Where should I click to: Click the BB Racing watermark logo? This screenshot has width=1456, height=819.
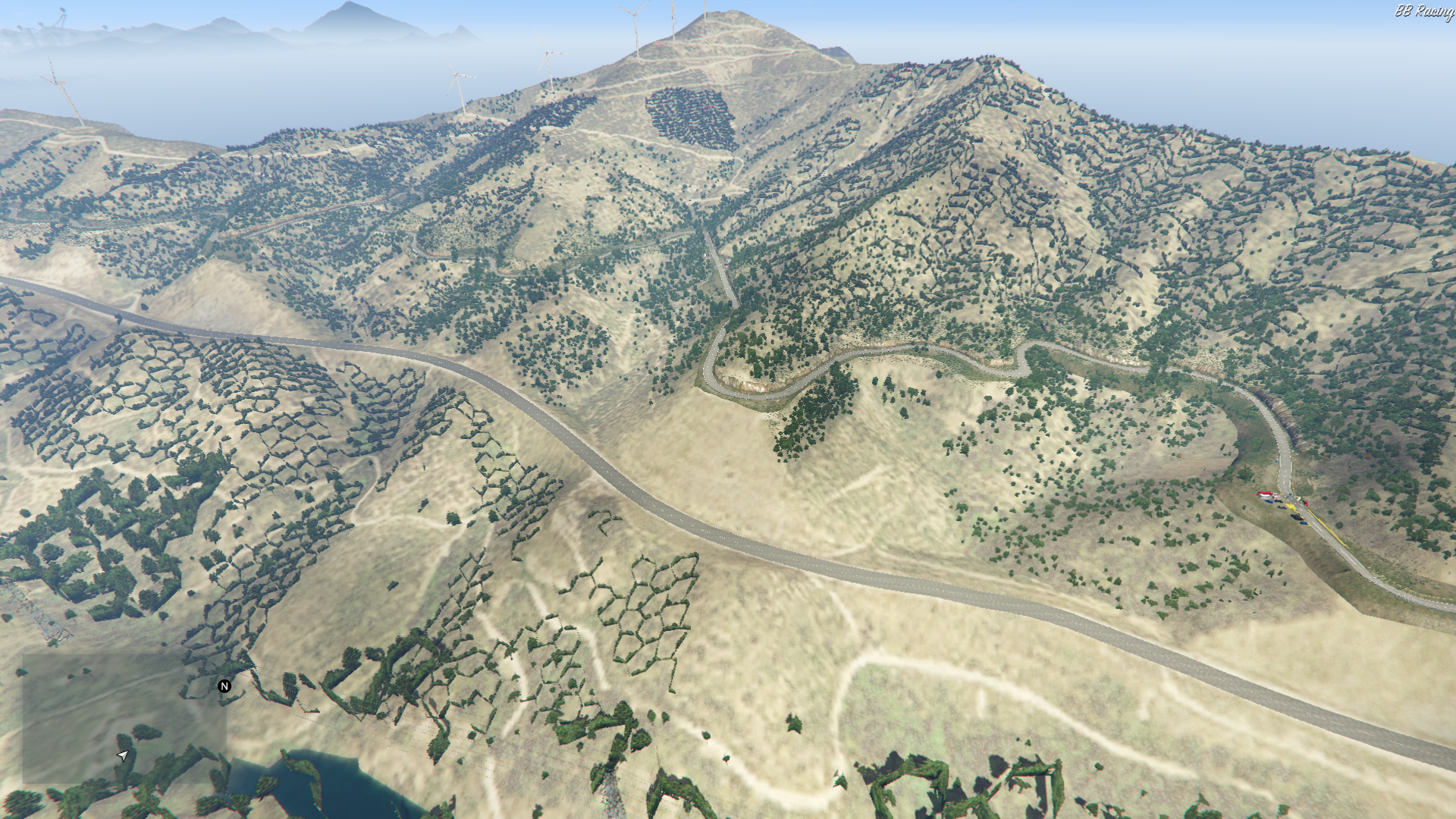(1423, 11)
